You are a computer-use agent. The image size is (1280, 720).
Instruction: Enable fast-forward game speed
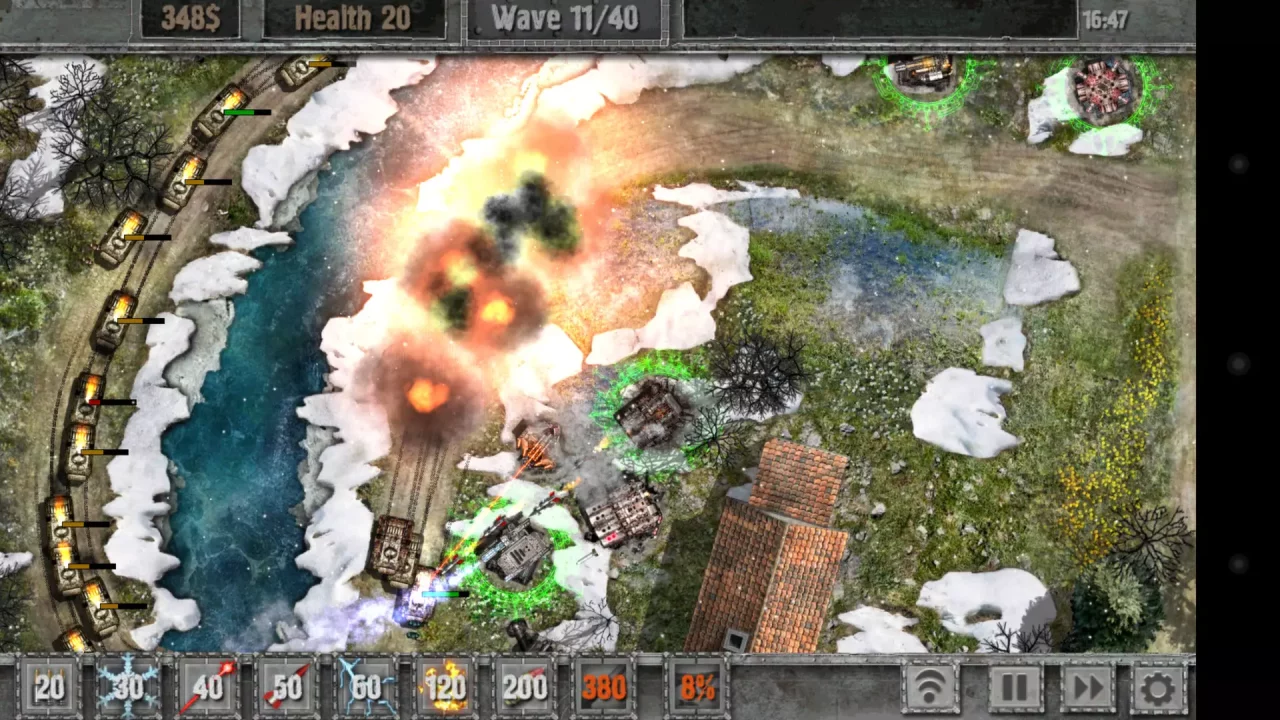tap(1086, 687)
